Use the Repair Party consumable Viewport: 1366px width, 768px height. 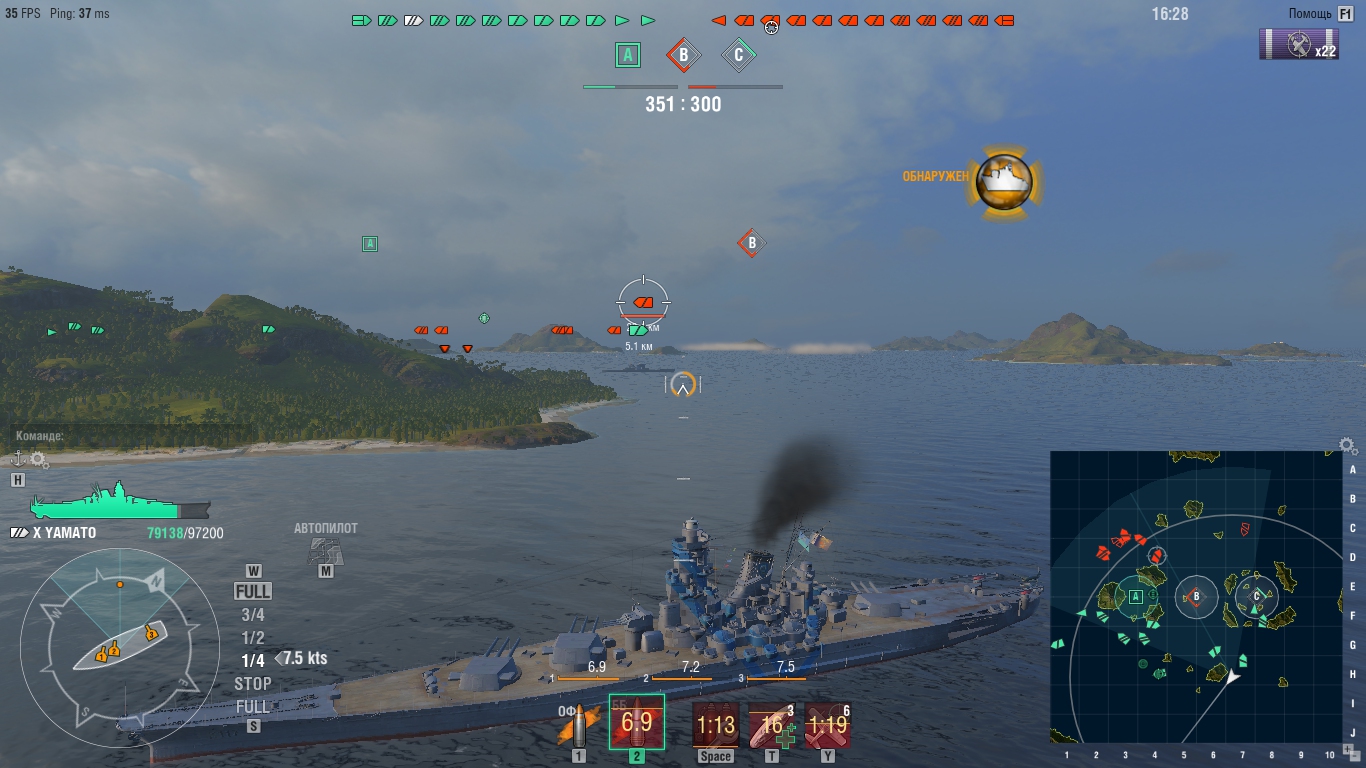(x=771, y=724)
